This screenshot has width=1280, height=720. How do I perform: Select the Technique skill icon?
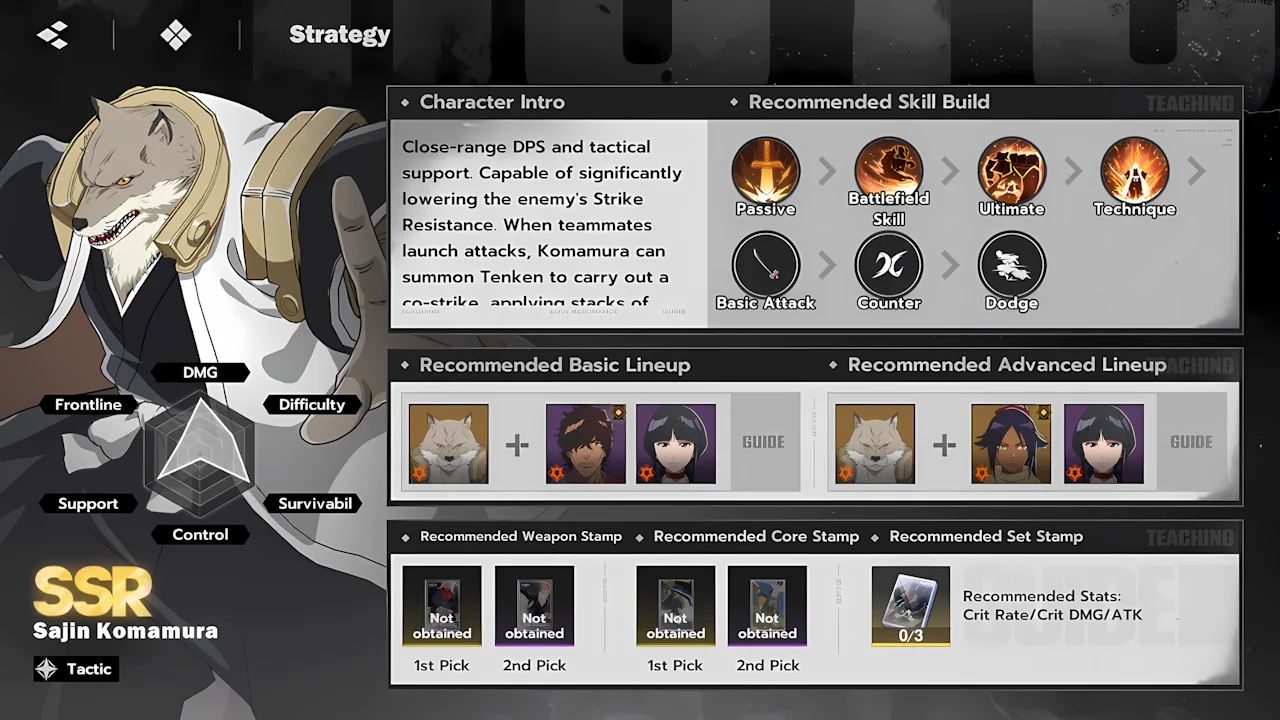1134,172
